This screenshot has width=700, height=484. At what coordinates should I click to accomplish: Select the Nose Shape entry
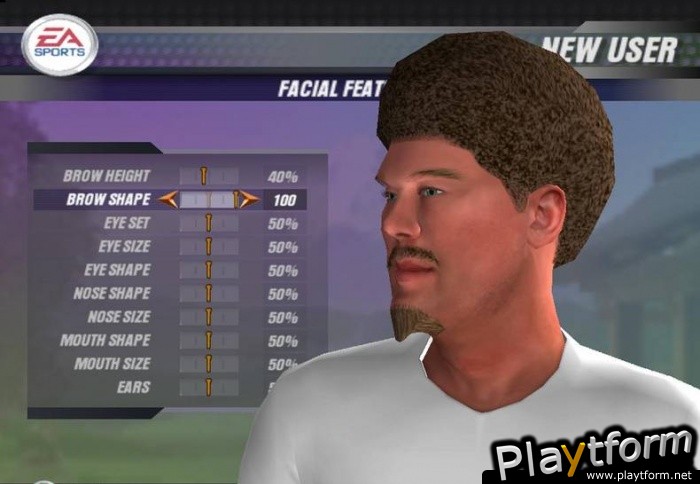[112, 293]
